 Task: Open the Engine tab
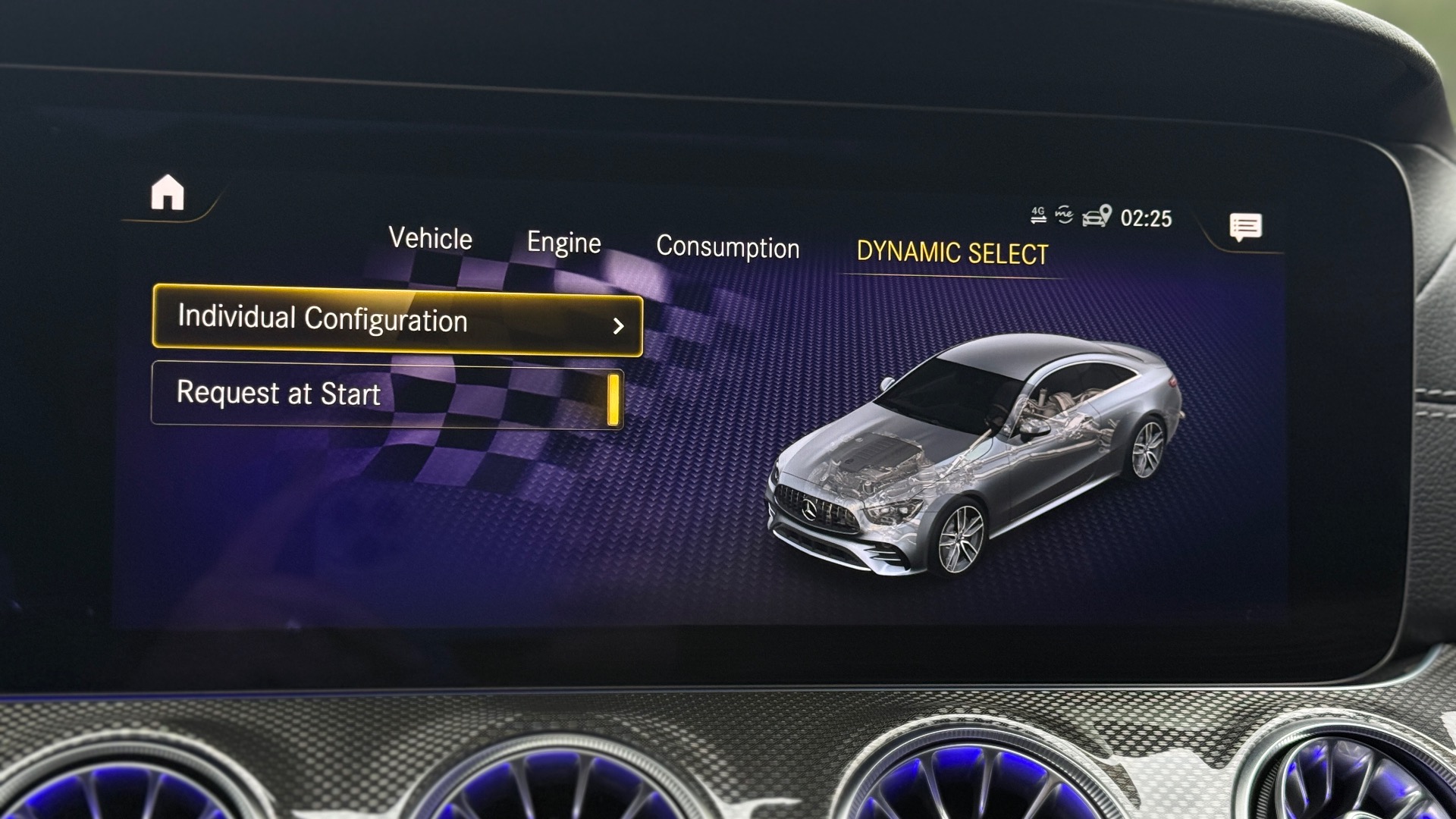coord(563,243)
